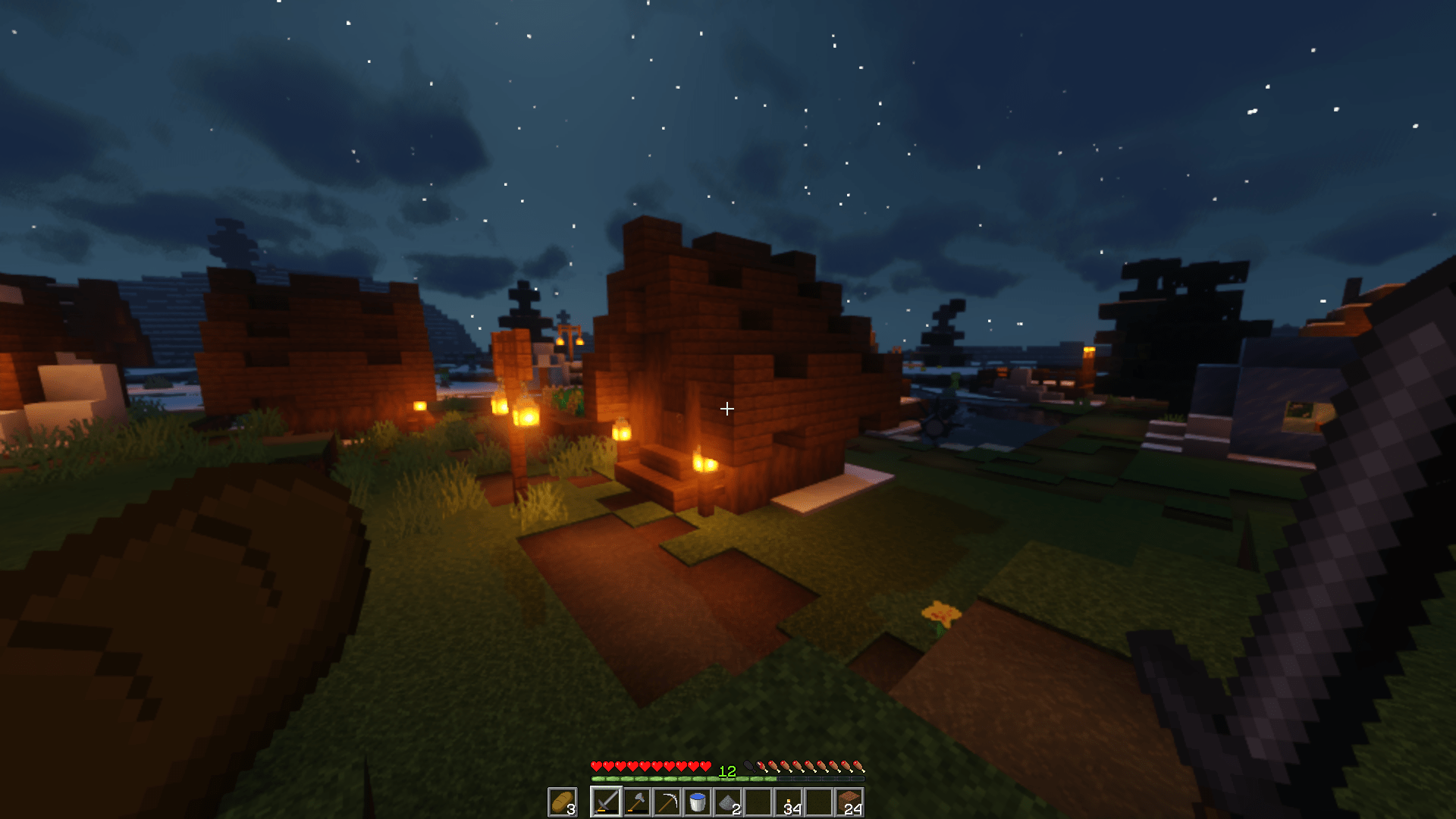The image size is (1456, 819).
Task: Click the first heart in the health bar
Action: click(596, 766)
